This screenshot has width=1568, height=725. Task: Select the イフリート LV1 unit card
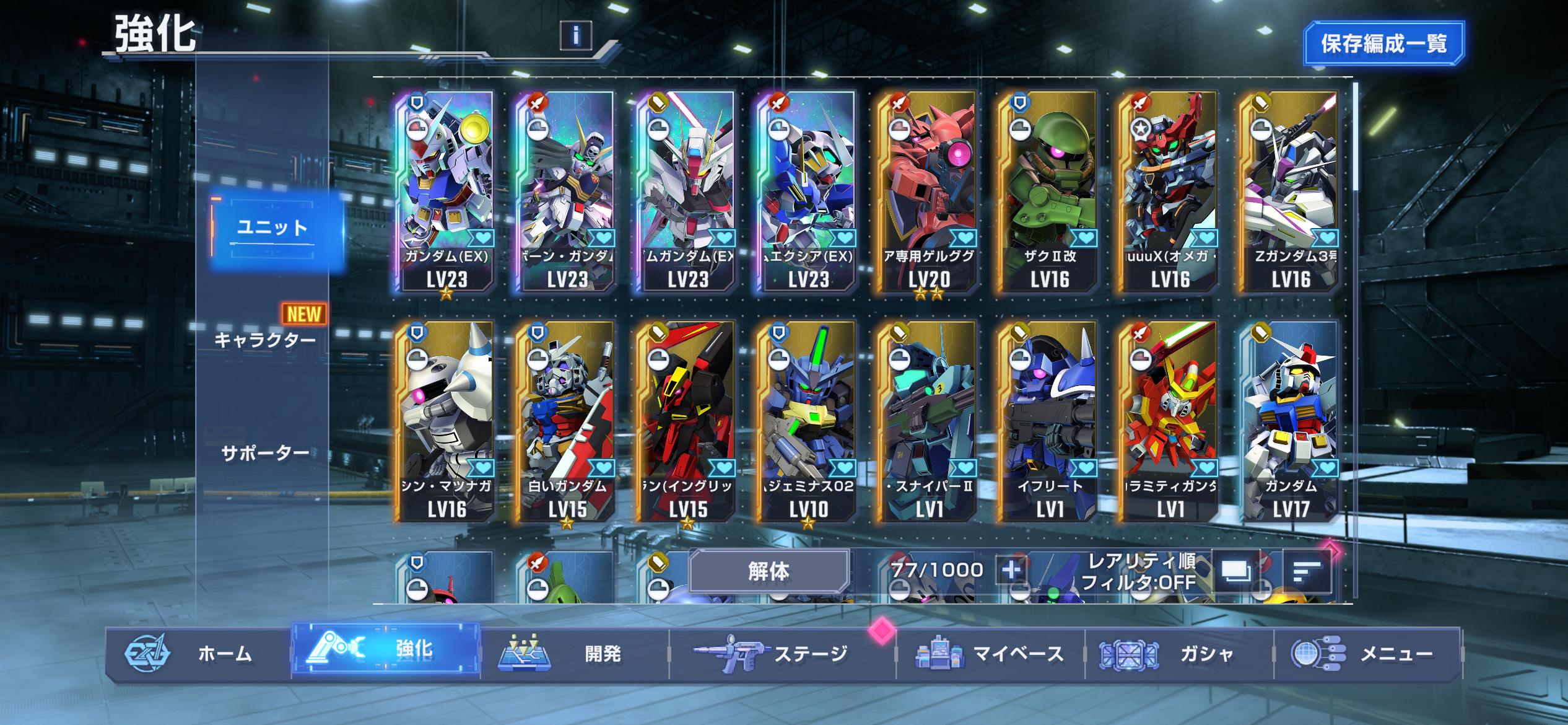(x=1049, y=421)
